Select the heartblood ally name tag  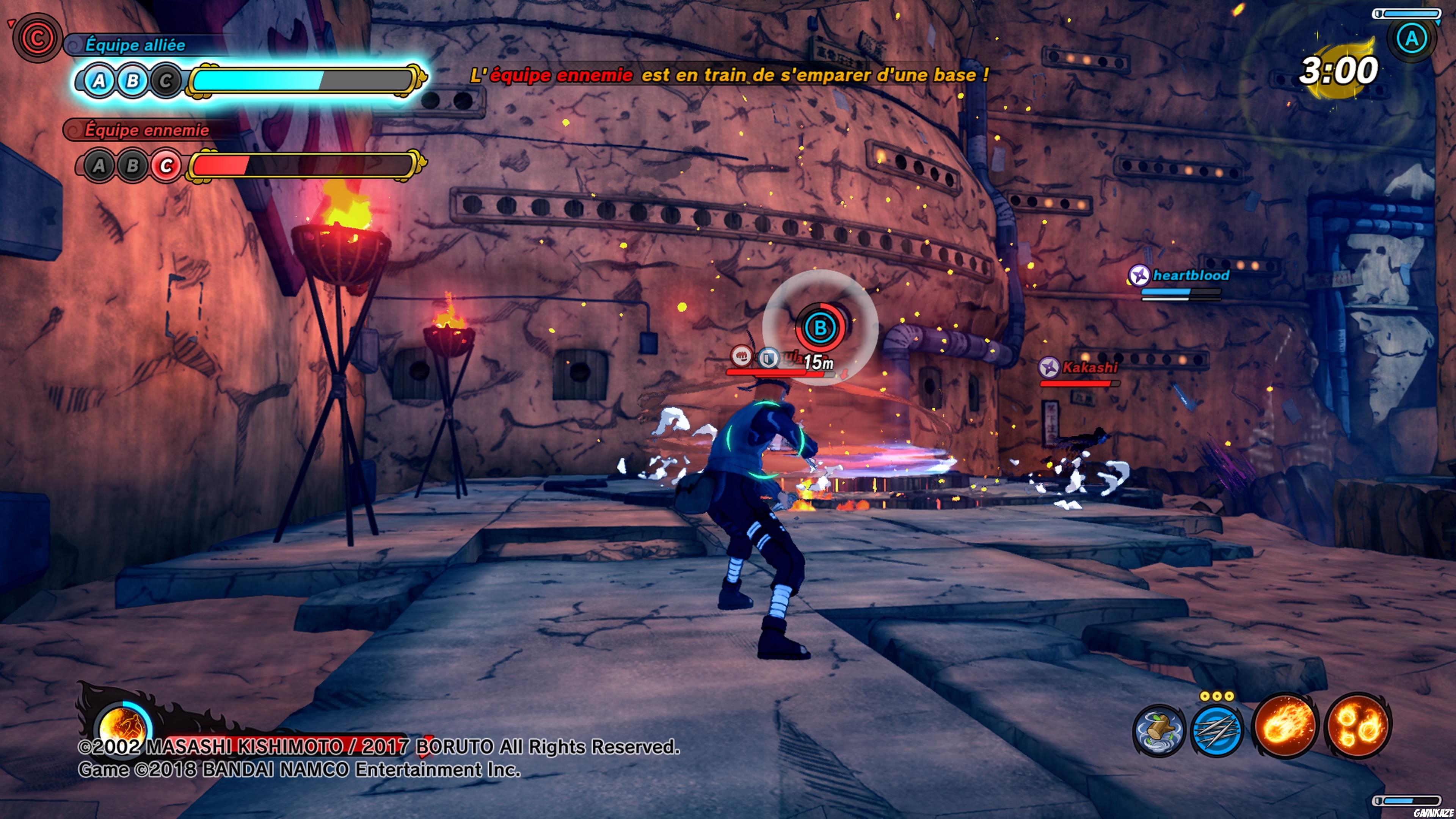click(1190, 275)
